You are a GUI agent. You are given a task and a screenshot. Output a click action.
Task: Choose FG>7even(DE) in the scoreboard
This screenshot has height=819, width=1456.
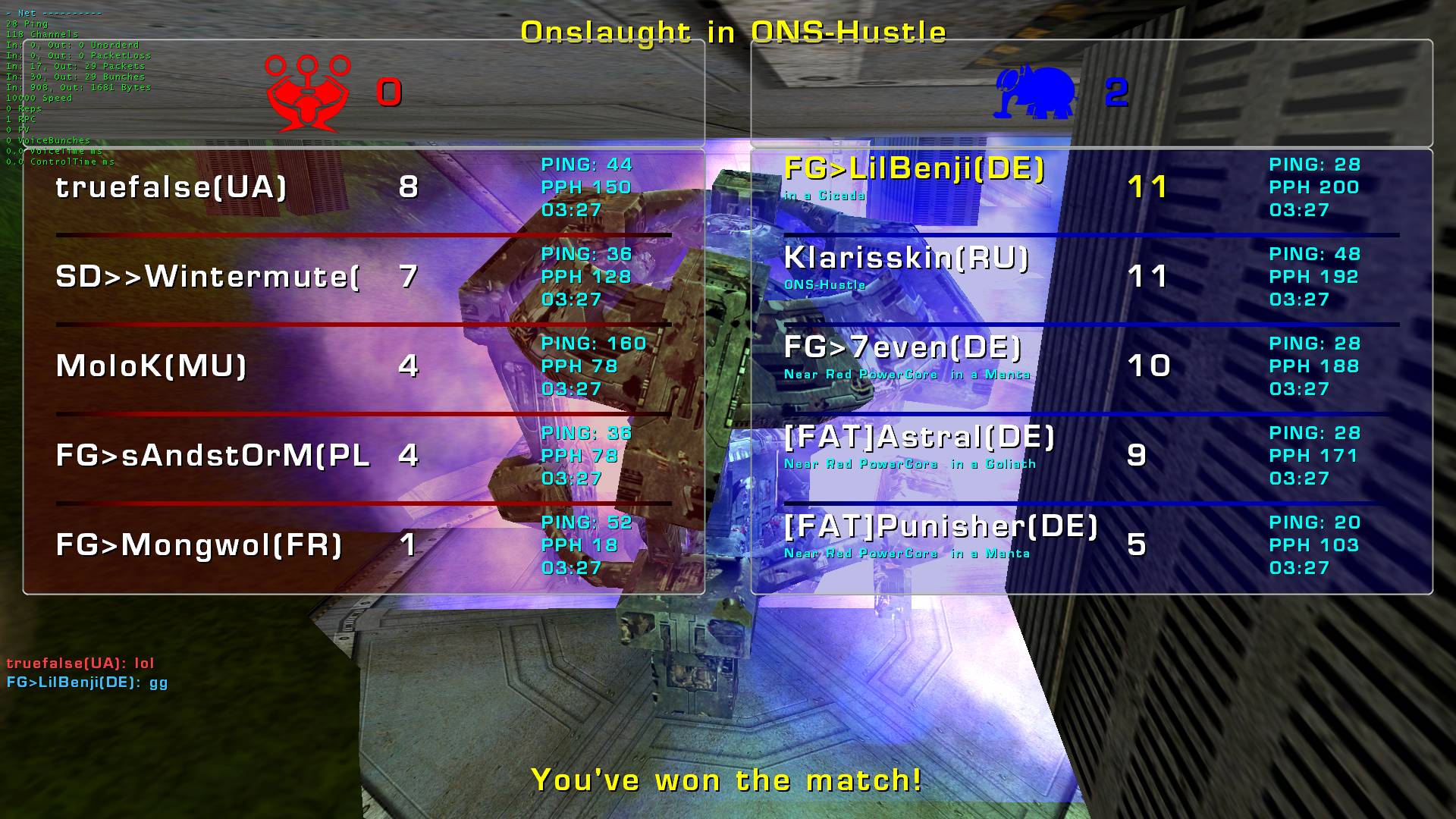902,348
